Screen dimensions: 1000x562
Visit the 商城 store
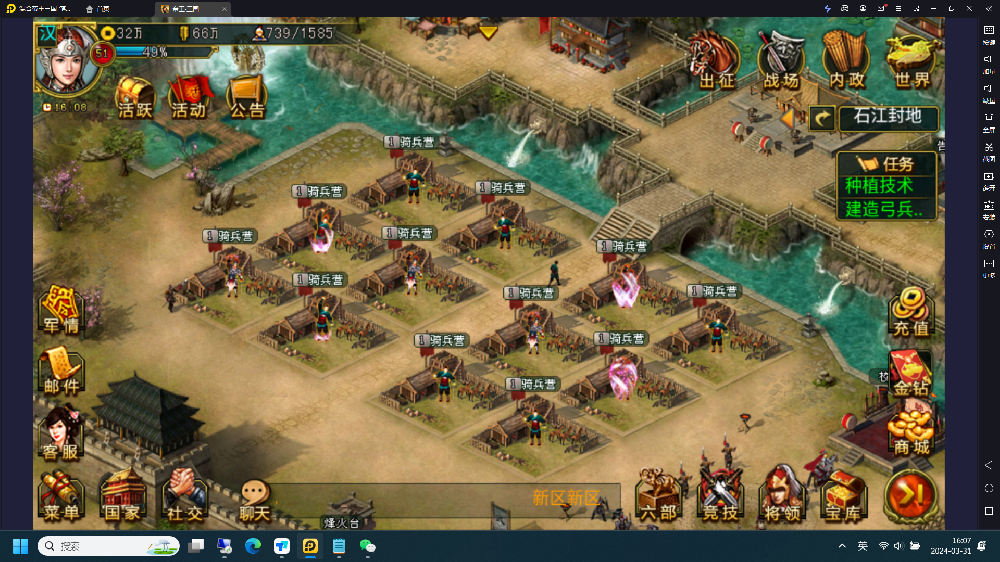coord(910,432)
